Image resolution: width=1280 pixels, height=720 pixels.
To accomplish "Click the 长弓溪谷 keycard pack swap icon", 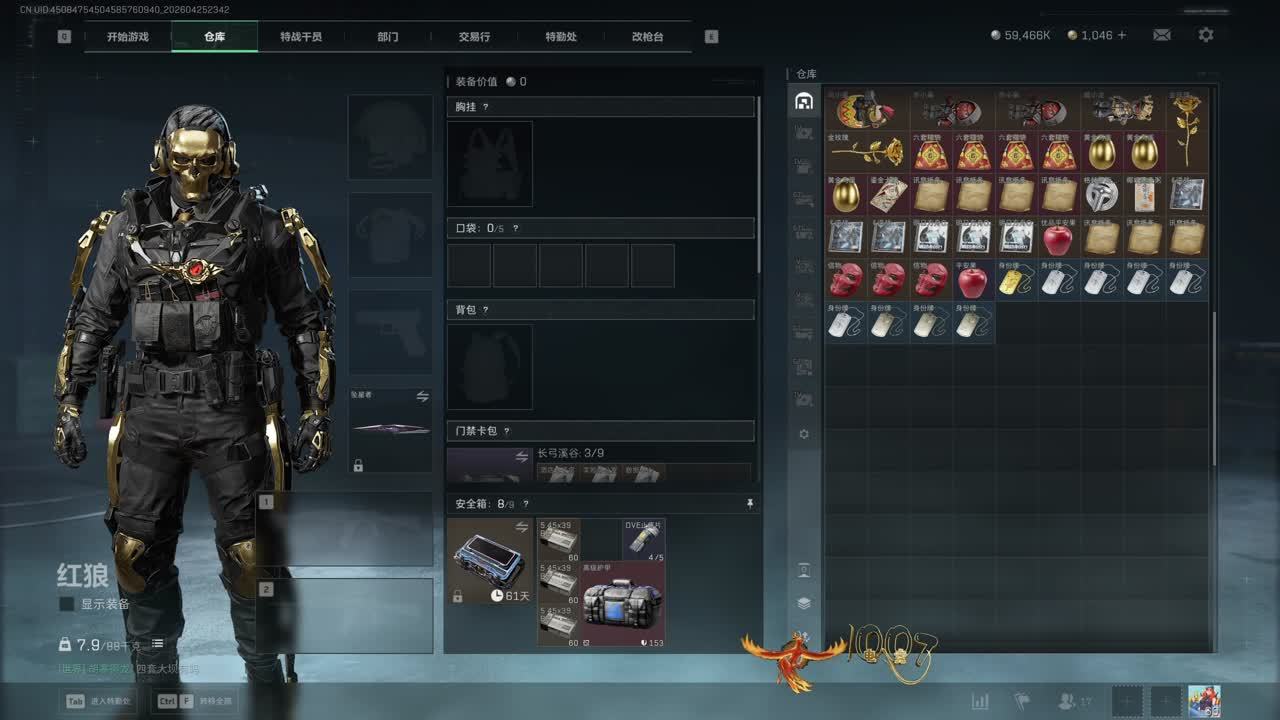I will (521, 457).
